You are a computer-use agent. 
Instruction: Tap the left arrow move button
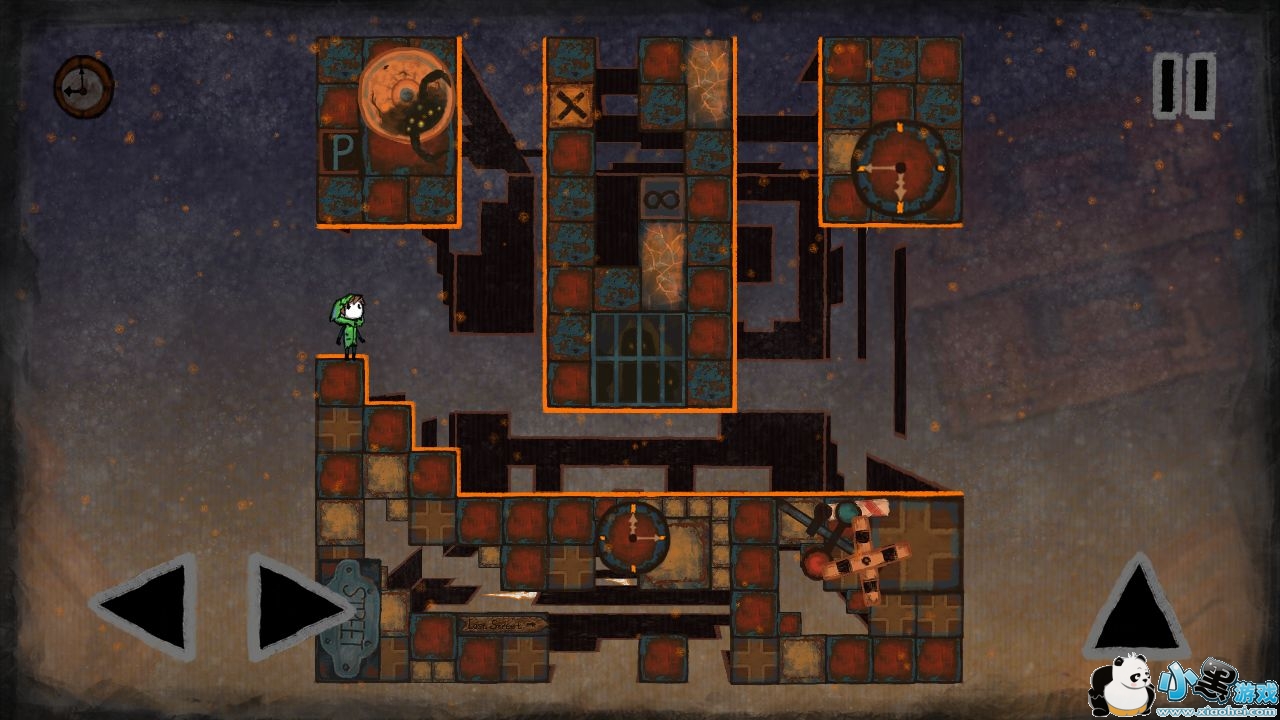[146, 606]
